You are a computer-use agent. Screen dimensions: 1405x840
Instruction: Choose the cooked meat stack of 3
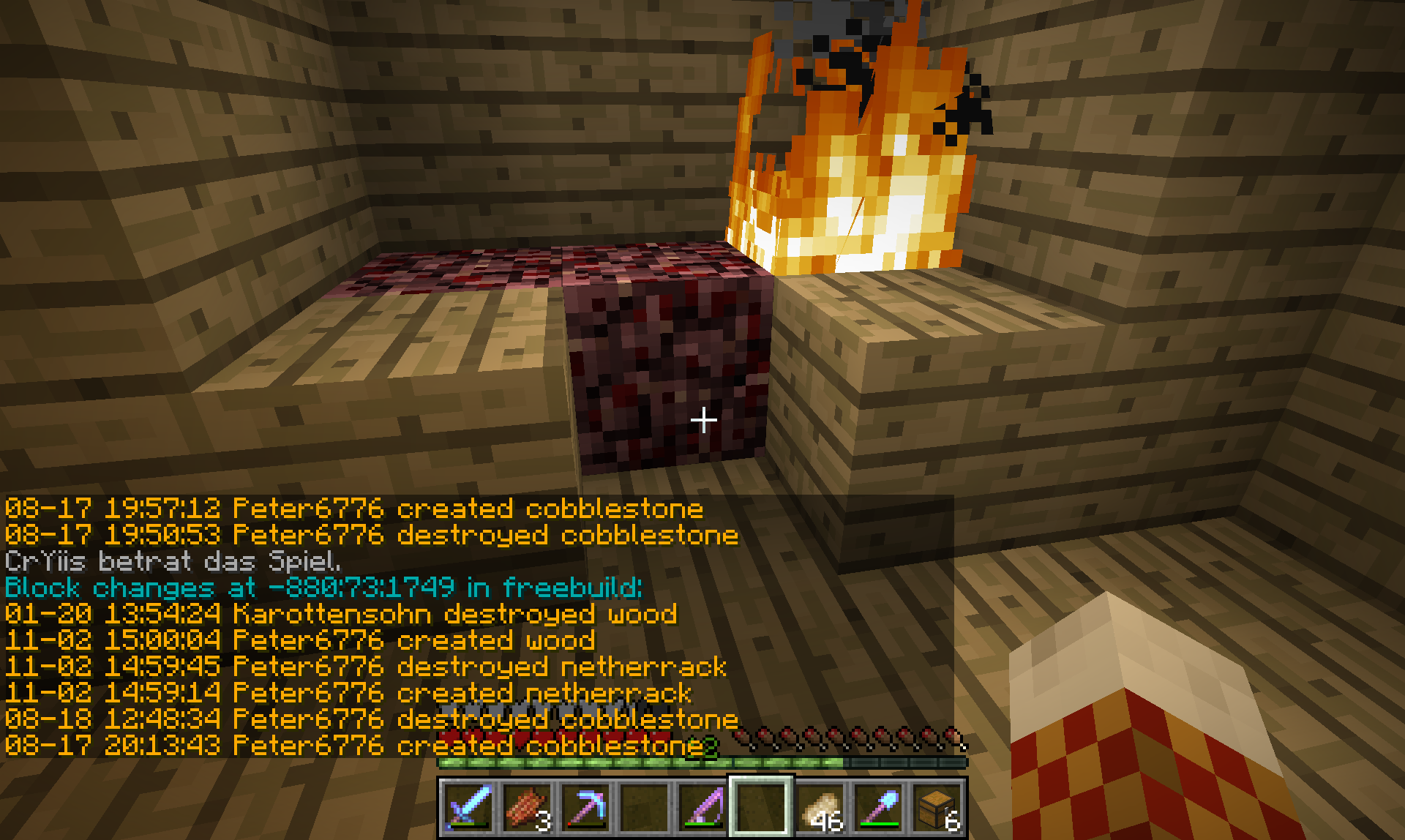pyautogui.click(x=527, y=807)
